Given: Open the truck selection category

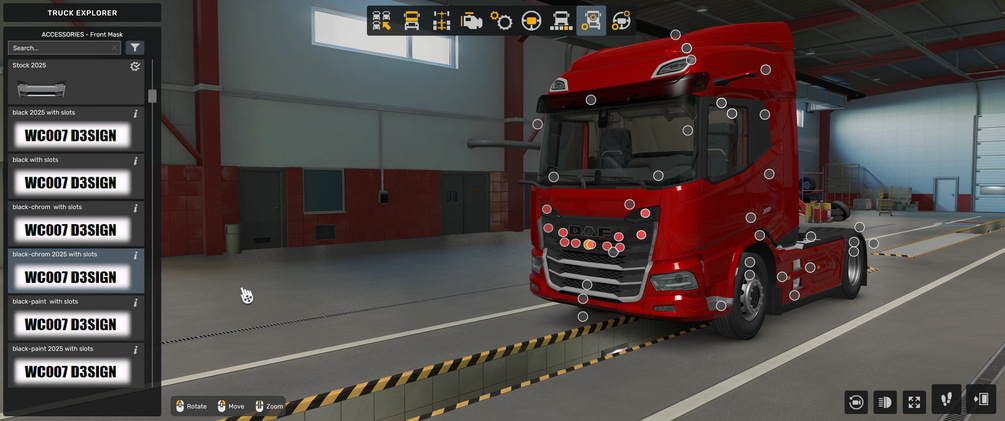Looking at the screenshot, I should click(381, 20).
